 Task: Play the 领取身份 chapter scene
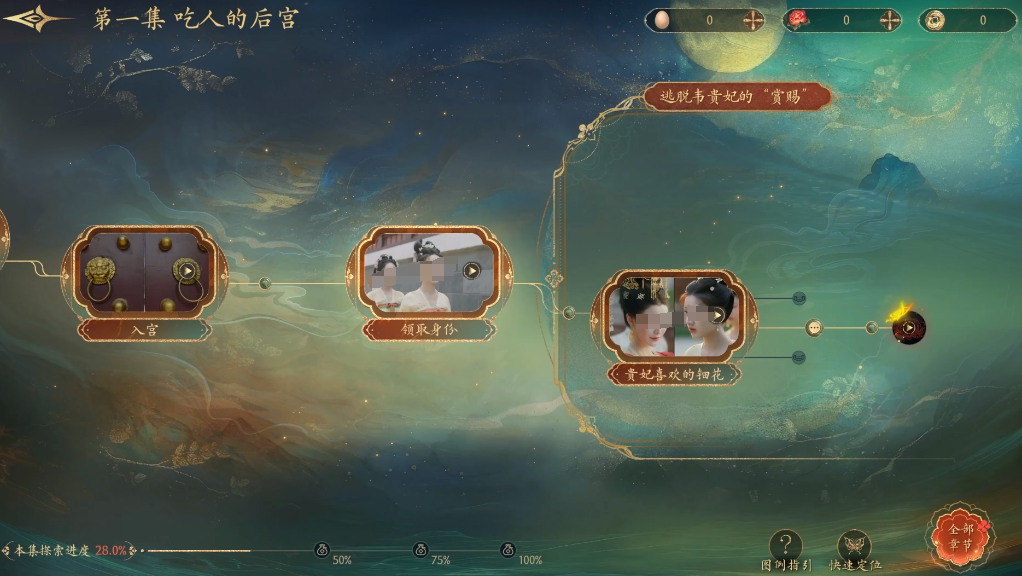[472, 270]
